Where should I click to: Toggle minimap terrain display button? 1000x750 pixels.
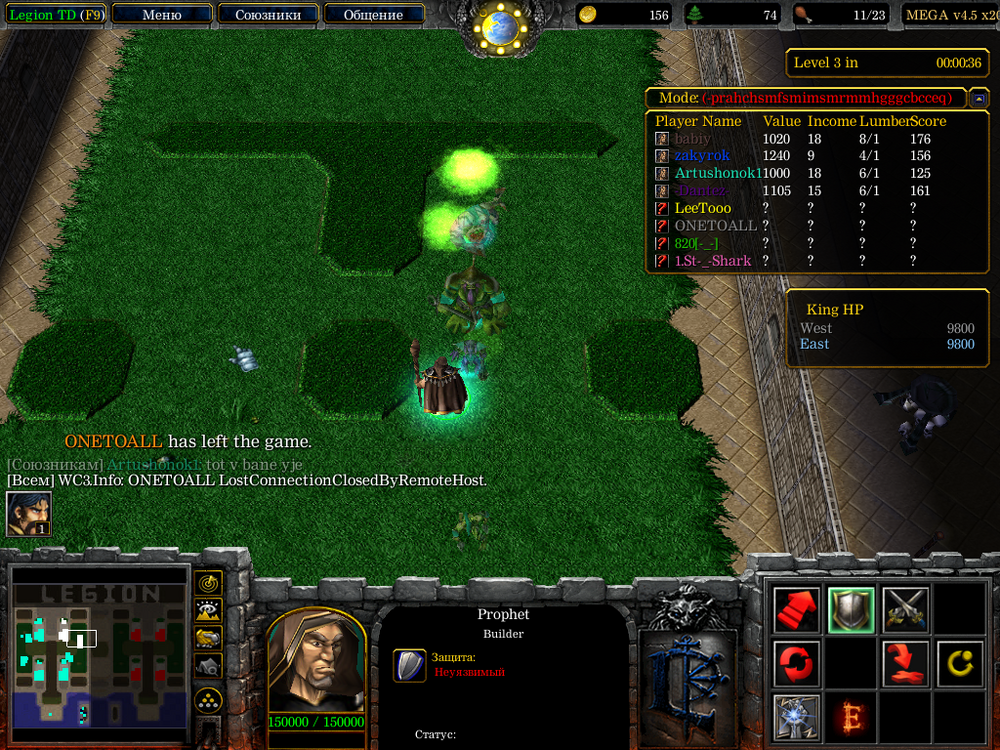(x=209, y=610)
